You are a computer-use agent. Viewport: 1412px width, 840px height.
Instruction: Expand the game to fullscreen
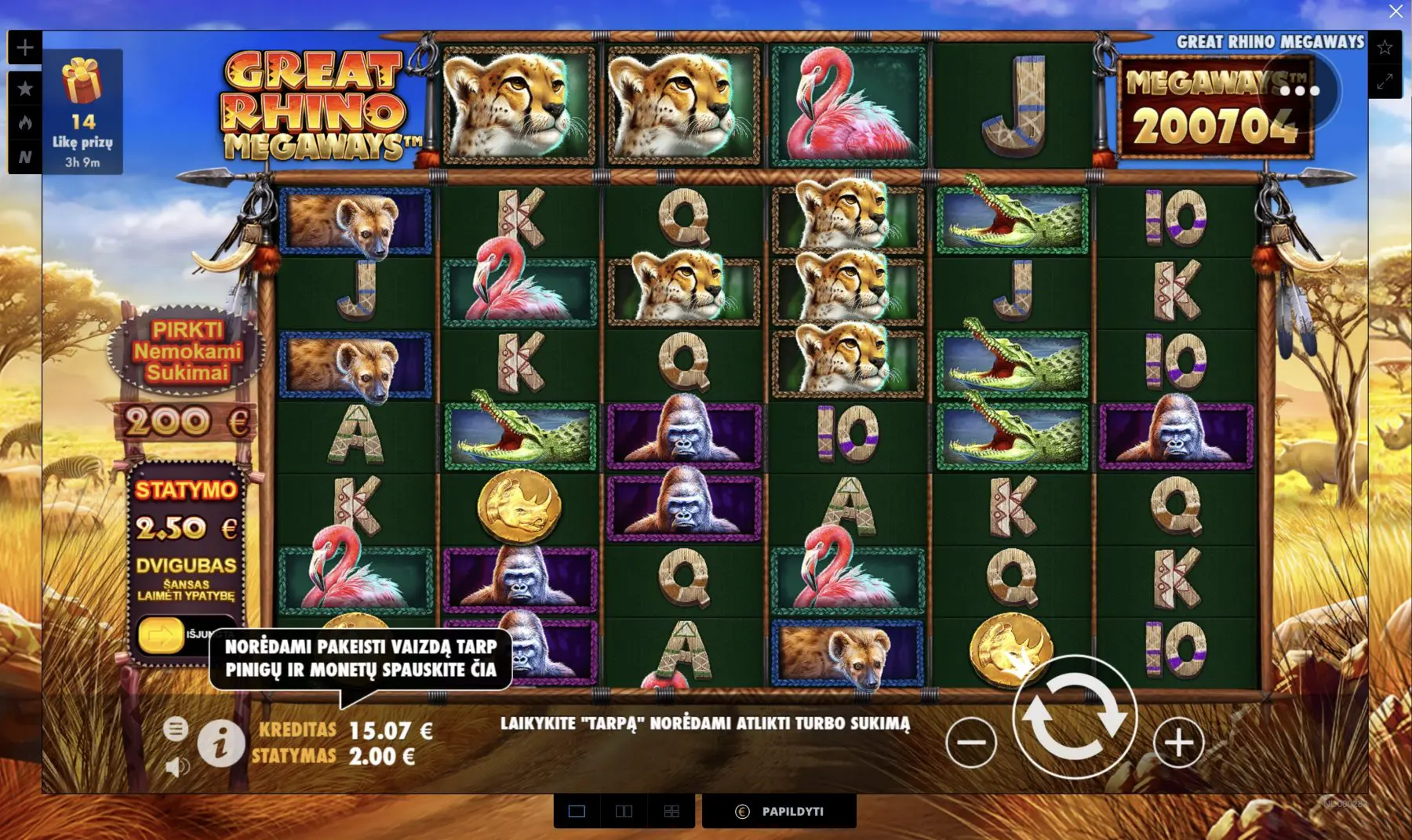coord(1385,81)
